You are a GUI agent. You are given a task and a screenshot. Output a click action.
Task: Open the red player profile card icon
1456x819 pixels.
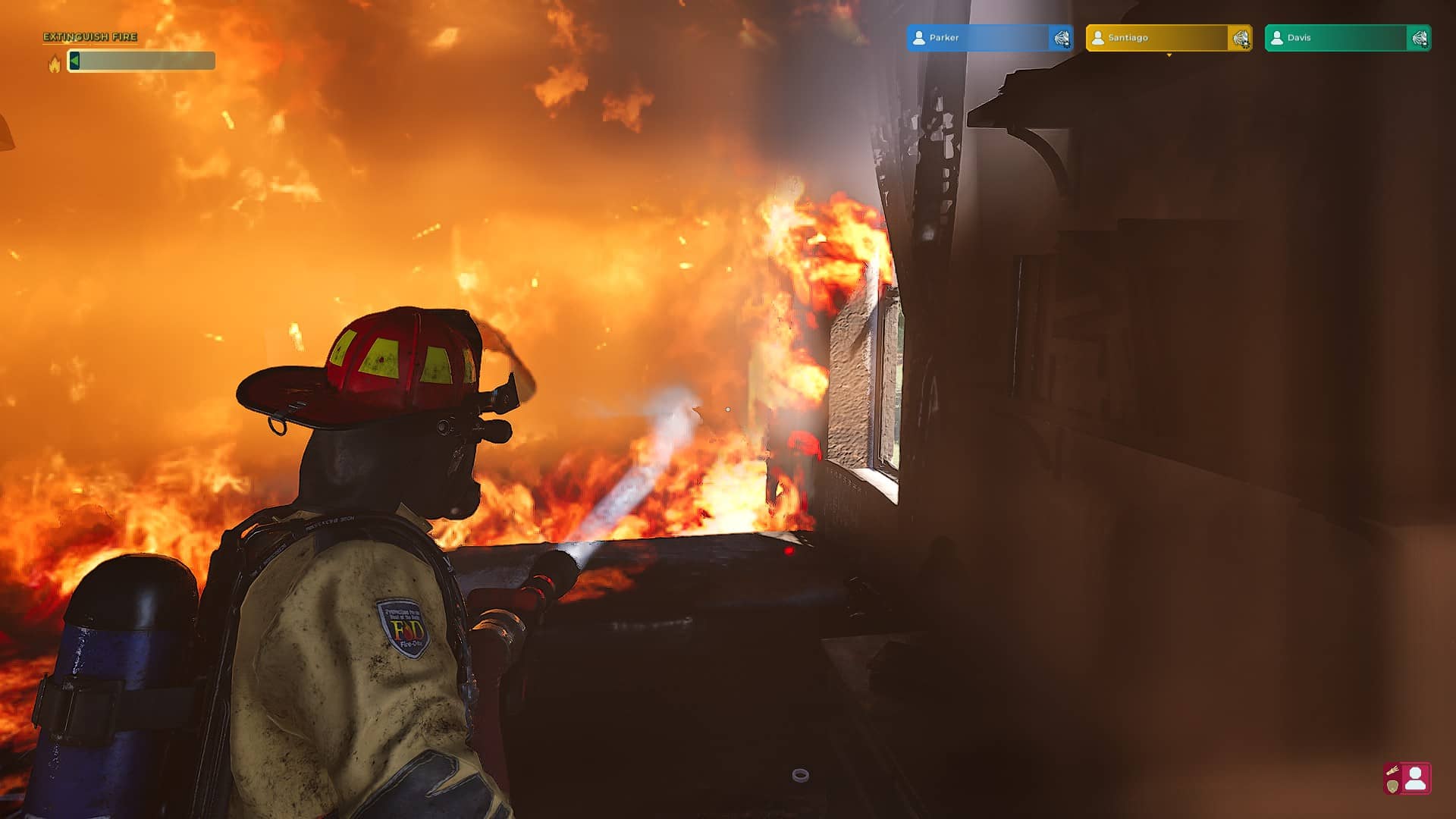[x=1407, y=779]
